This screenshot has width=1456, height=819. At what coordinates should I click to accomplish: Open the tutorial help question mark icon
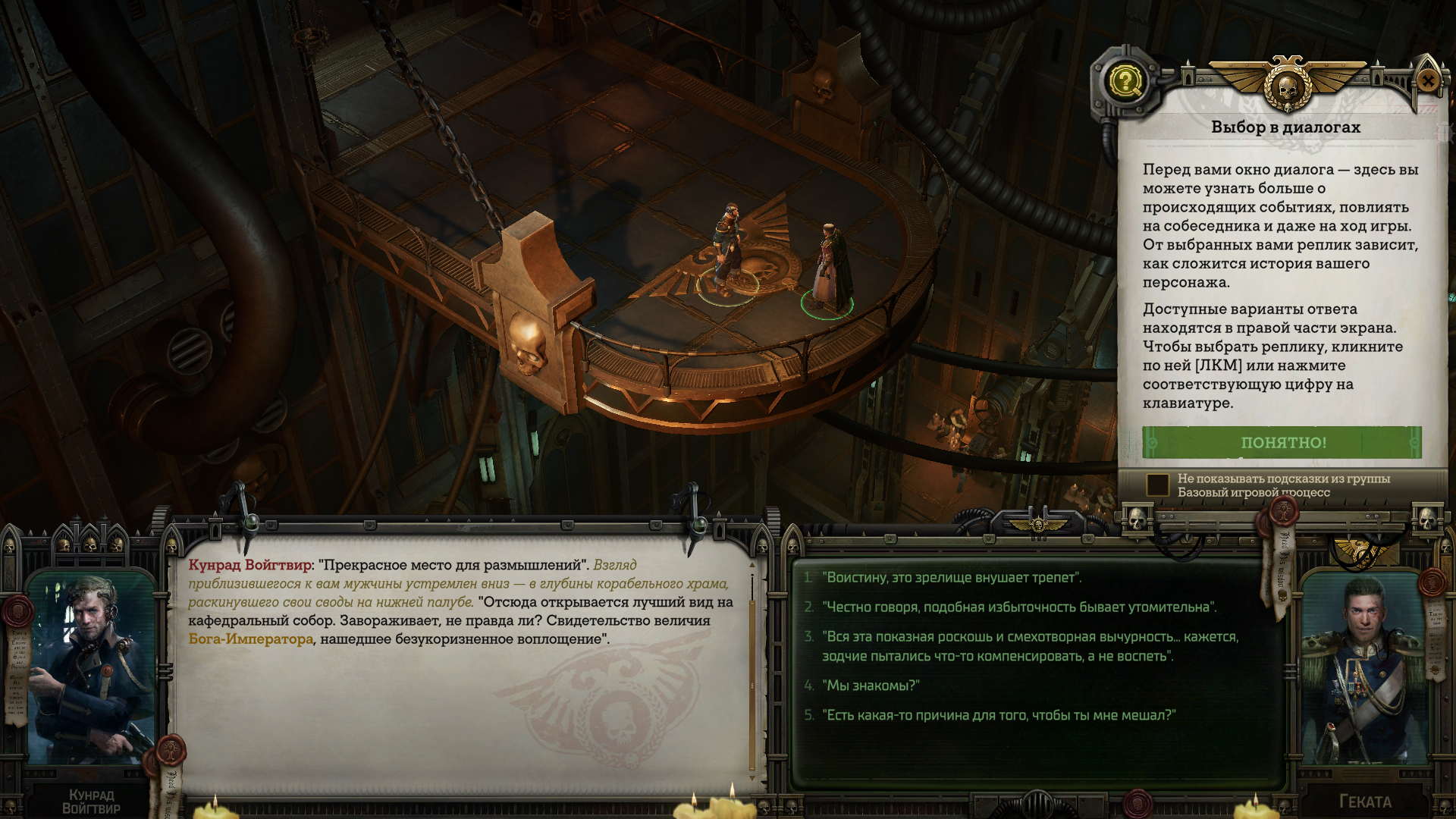pos(1125,80)
